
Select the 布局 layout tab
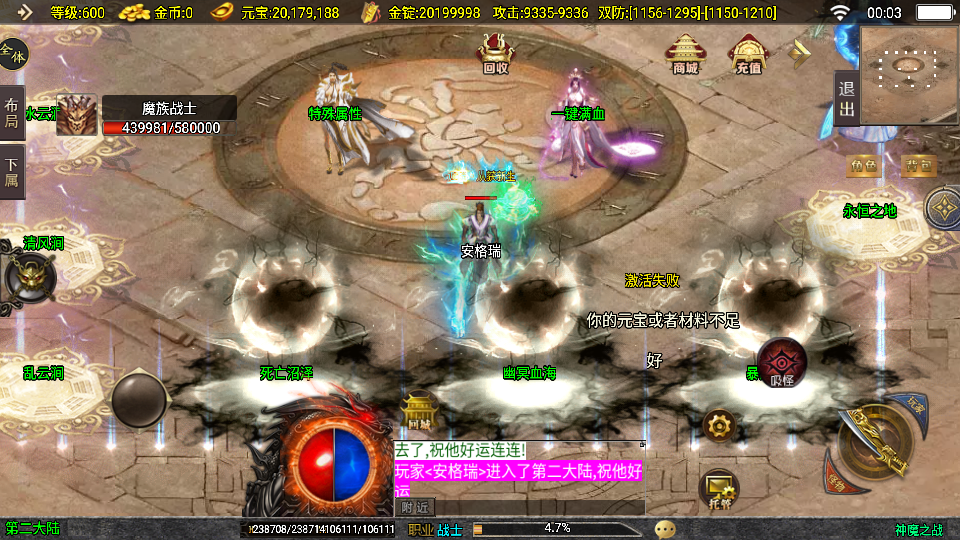pyautogui.click(x=12, y=113)
